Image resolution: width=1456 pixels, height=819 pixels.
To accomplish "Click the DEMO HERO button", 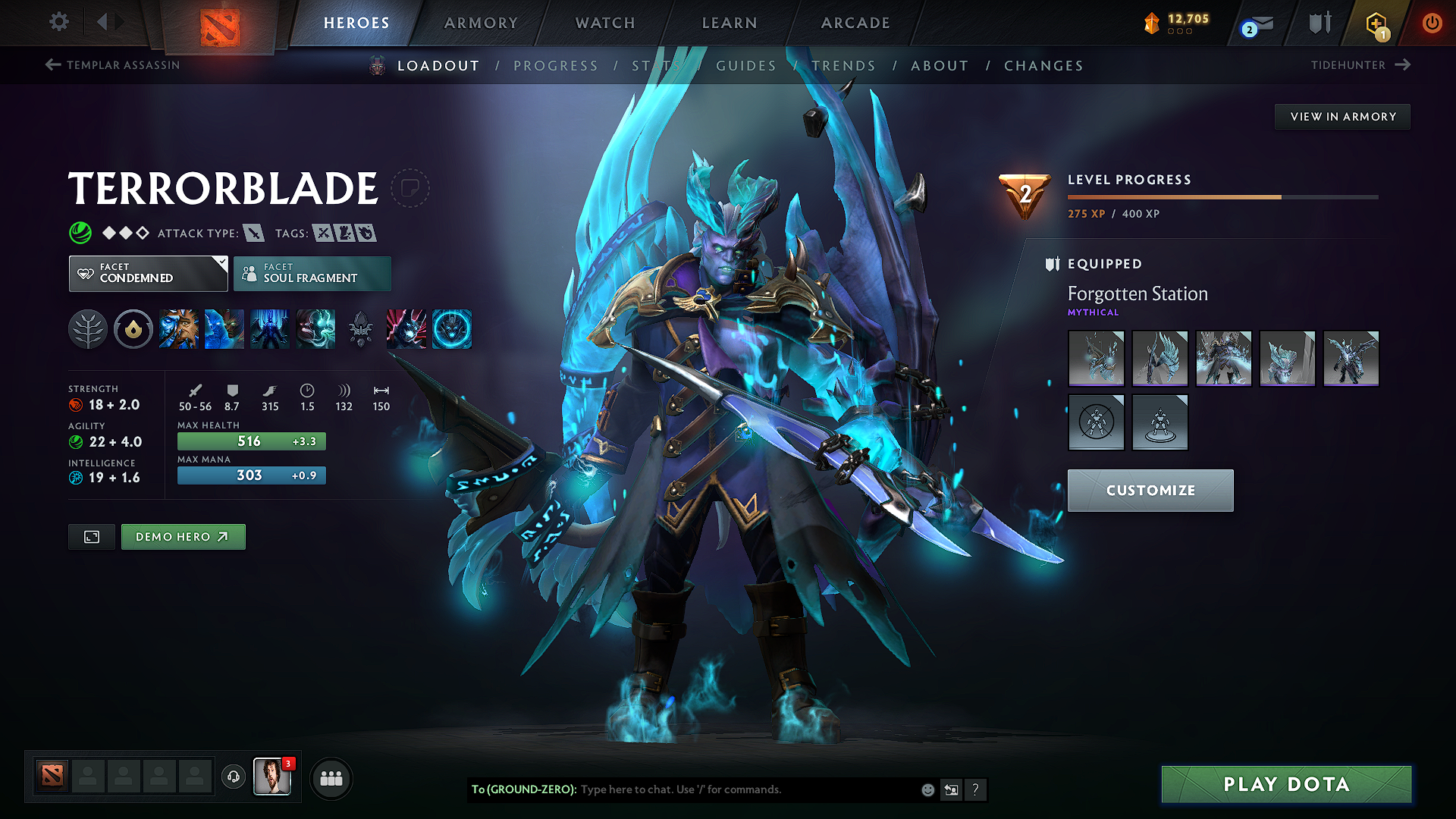I will click(x=183, y=536).
